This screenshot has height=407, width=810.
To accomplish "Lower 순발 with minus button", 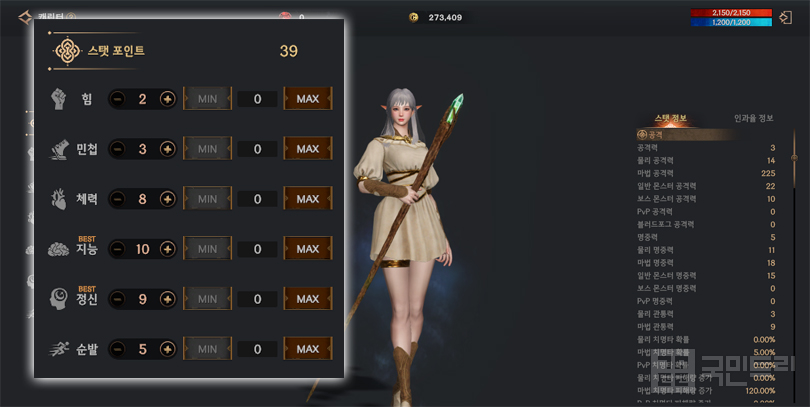I will pyautogui.click(x=117, y=349).
